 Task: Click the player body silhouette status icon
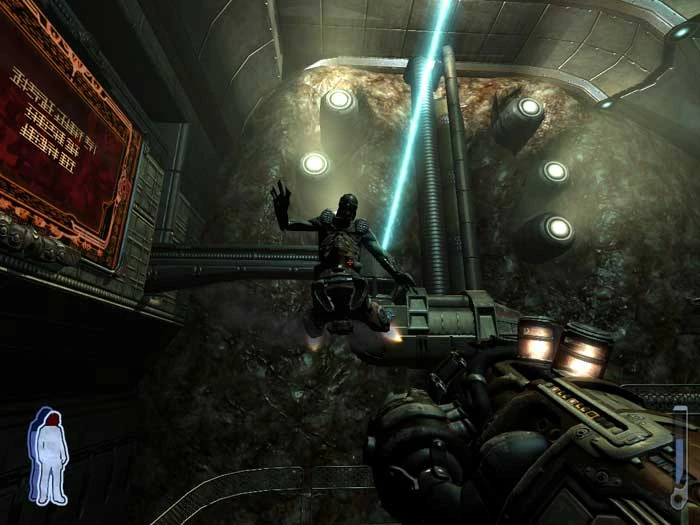point(48,455)
